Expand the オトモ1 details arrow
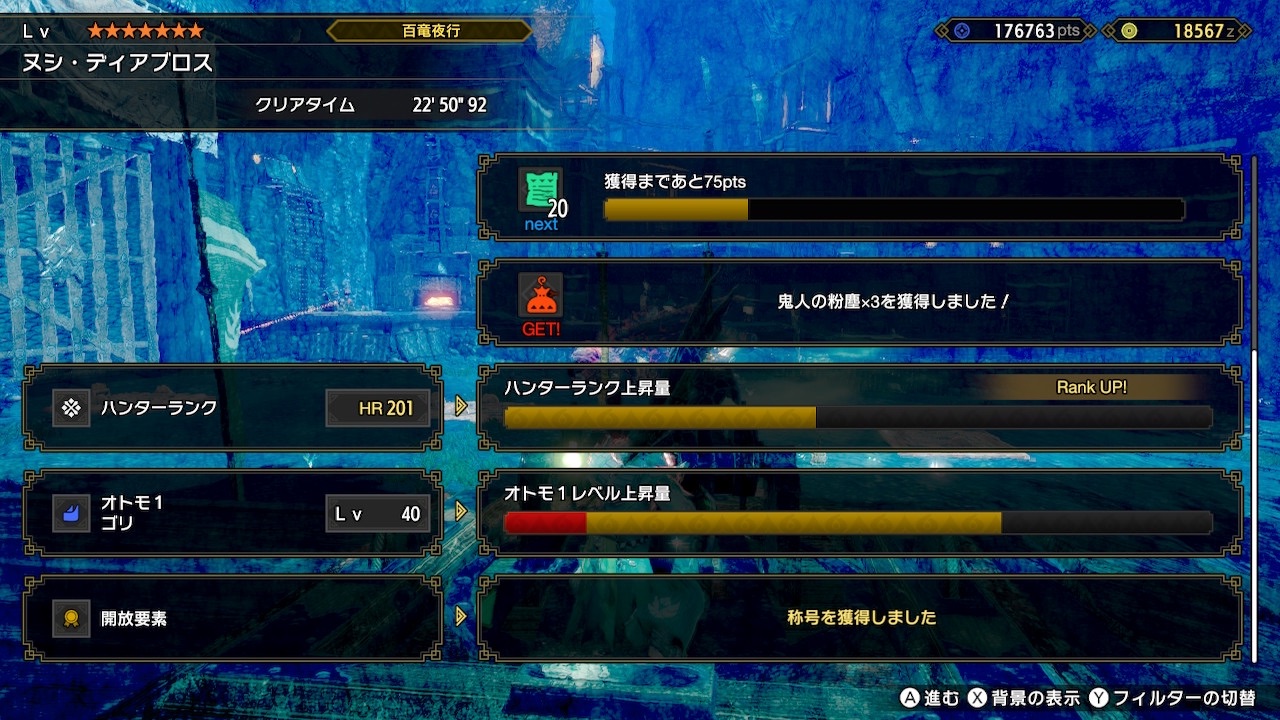This screenshot has height=720, width=1280. pos(458,513)
